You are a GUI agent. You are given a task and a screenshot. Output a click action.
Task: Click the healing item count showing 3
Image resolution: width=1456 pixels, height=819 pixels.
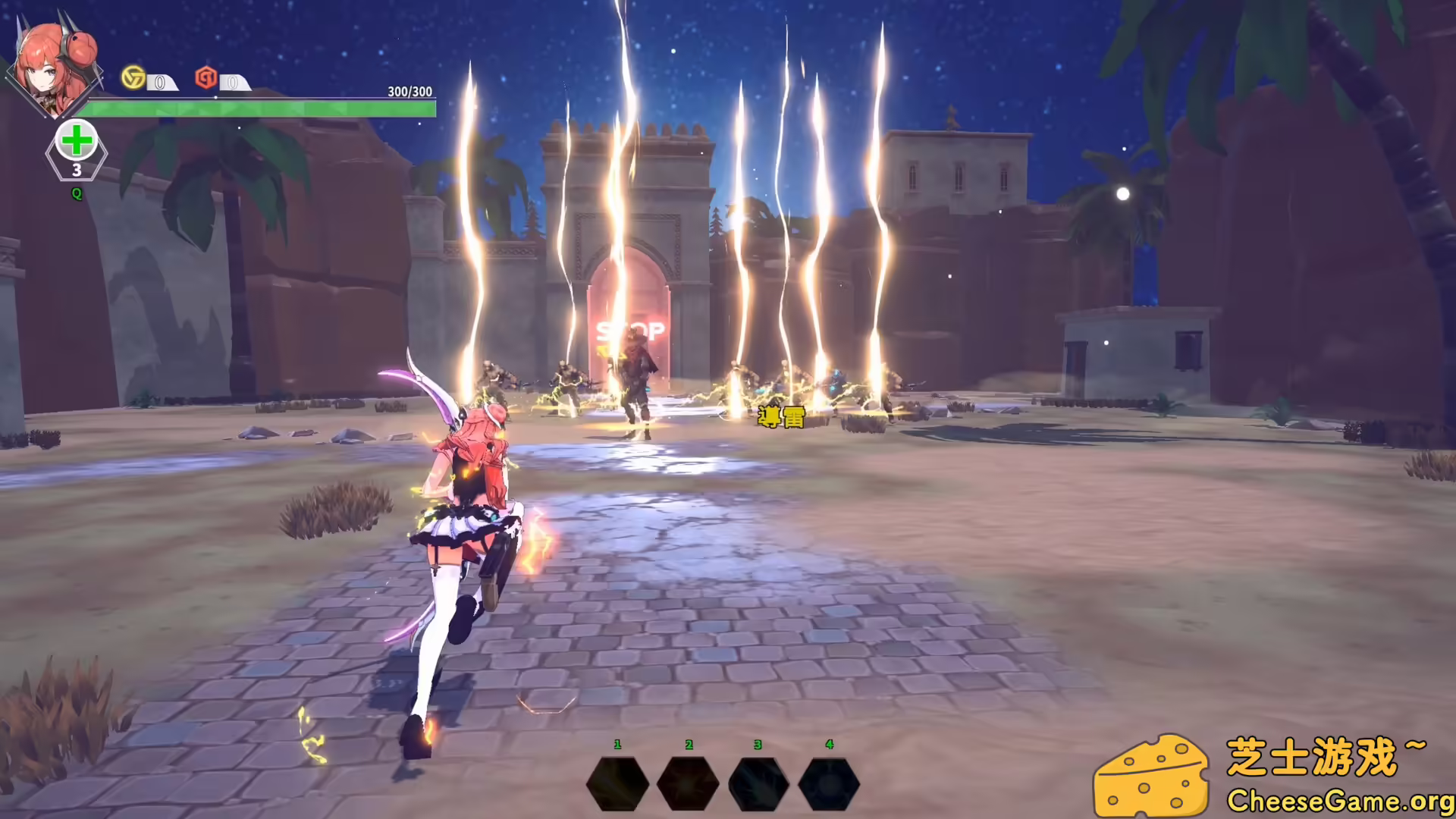tap(76, 172)
